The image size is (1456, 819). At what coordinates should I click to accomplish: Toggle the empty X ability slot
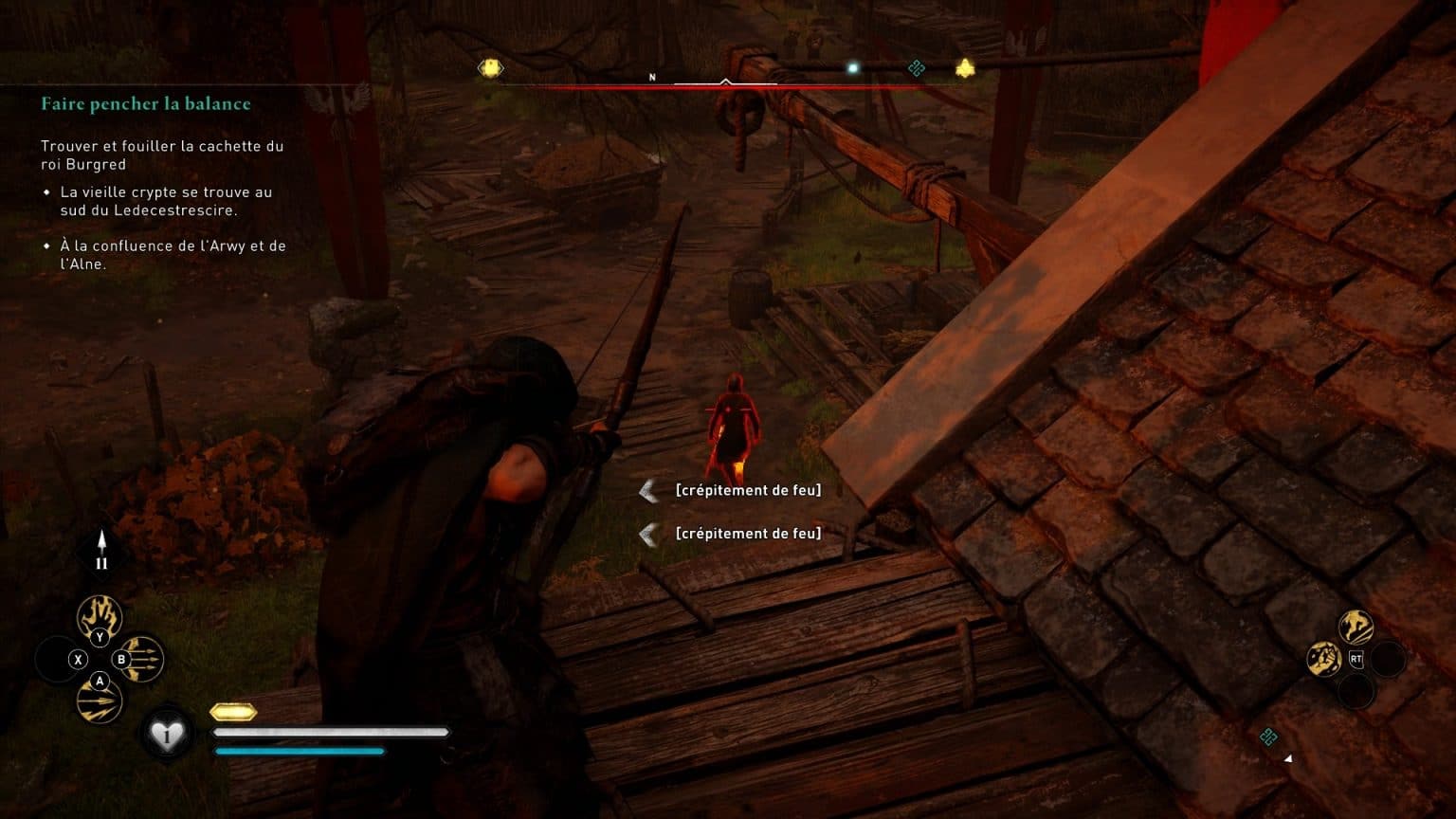80,659
